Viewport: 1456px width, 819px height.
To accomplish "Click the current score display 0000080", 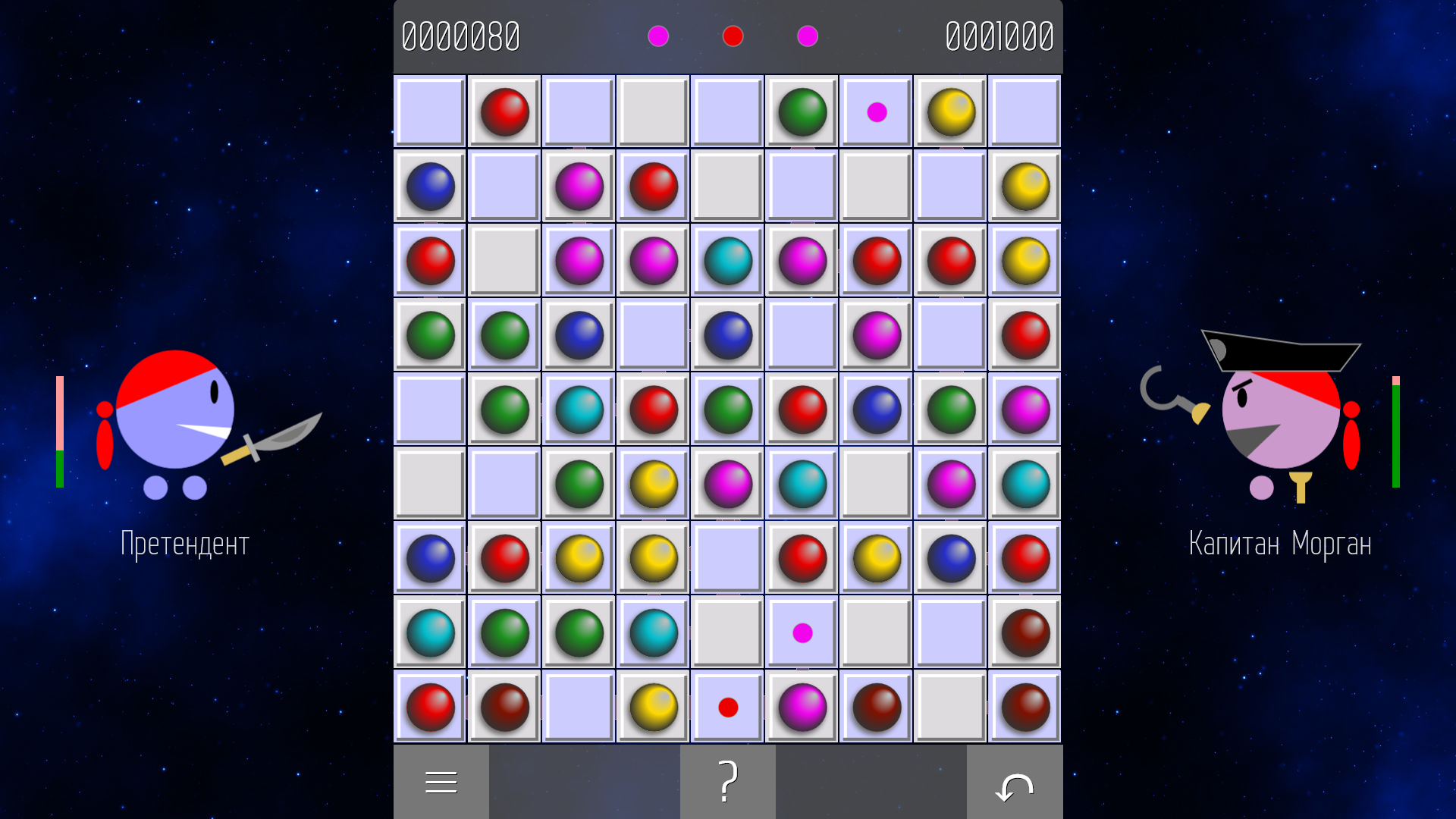I will point(463,35).
